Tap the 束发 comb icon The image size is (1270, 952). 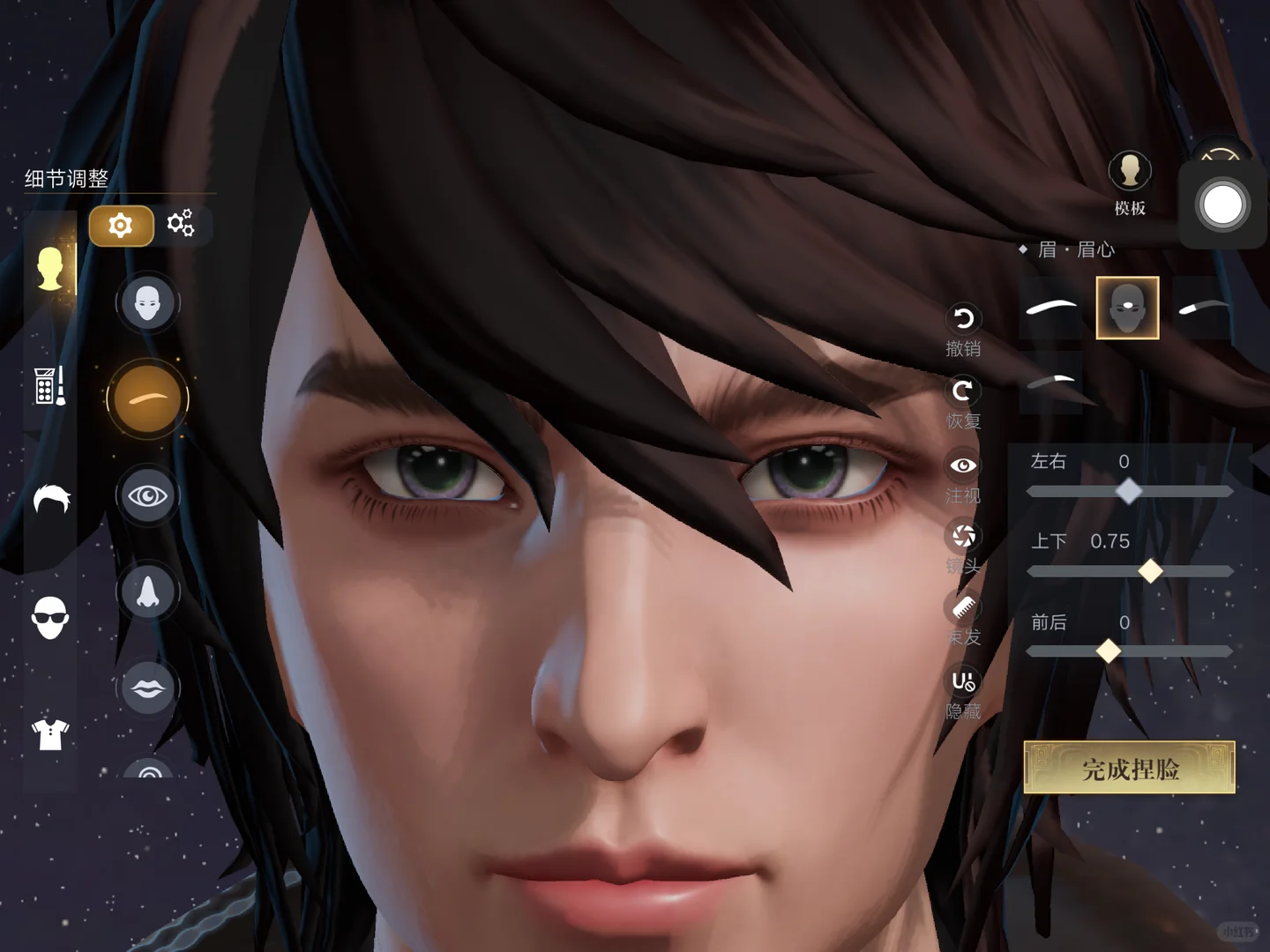click(x=963, y=607)
